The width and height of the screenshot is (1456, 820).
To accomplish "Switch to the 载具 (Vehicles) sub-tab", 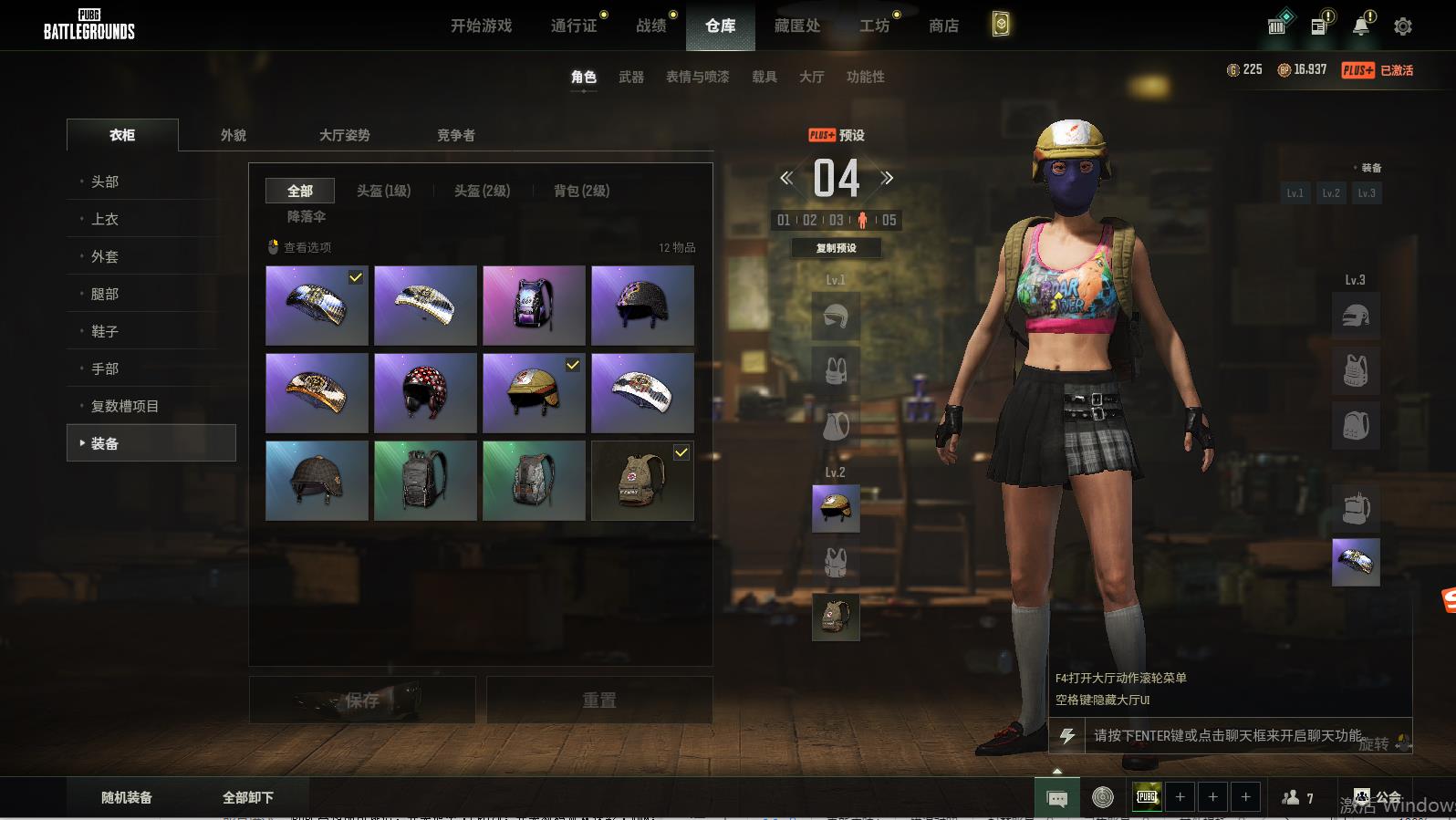I will (764, 77).
